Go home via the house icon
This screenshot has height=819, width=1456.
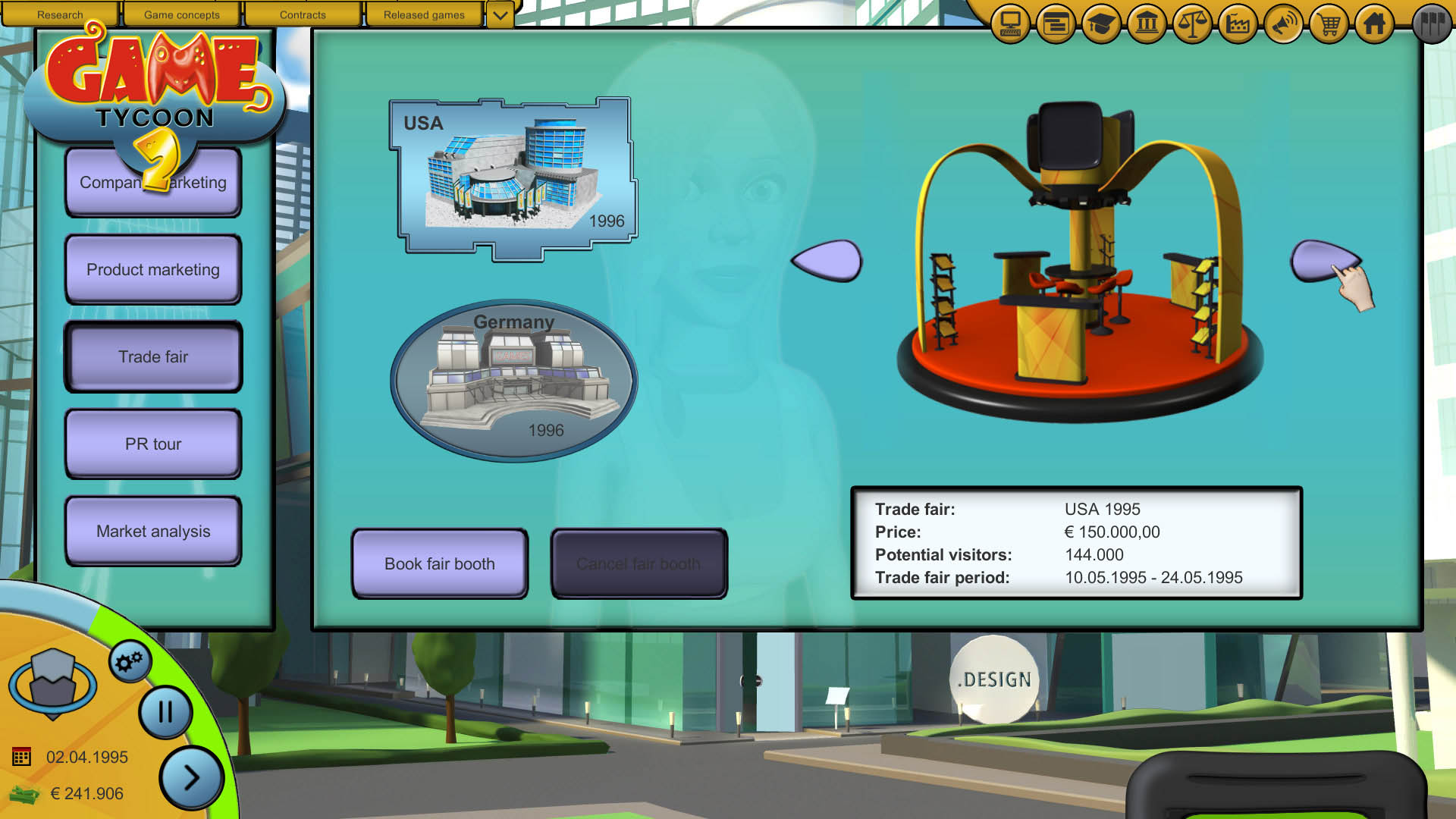tap(1373, 24)
